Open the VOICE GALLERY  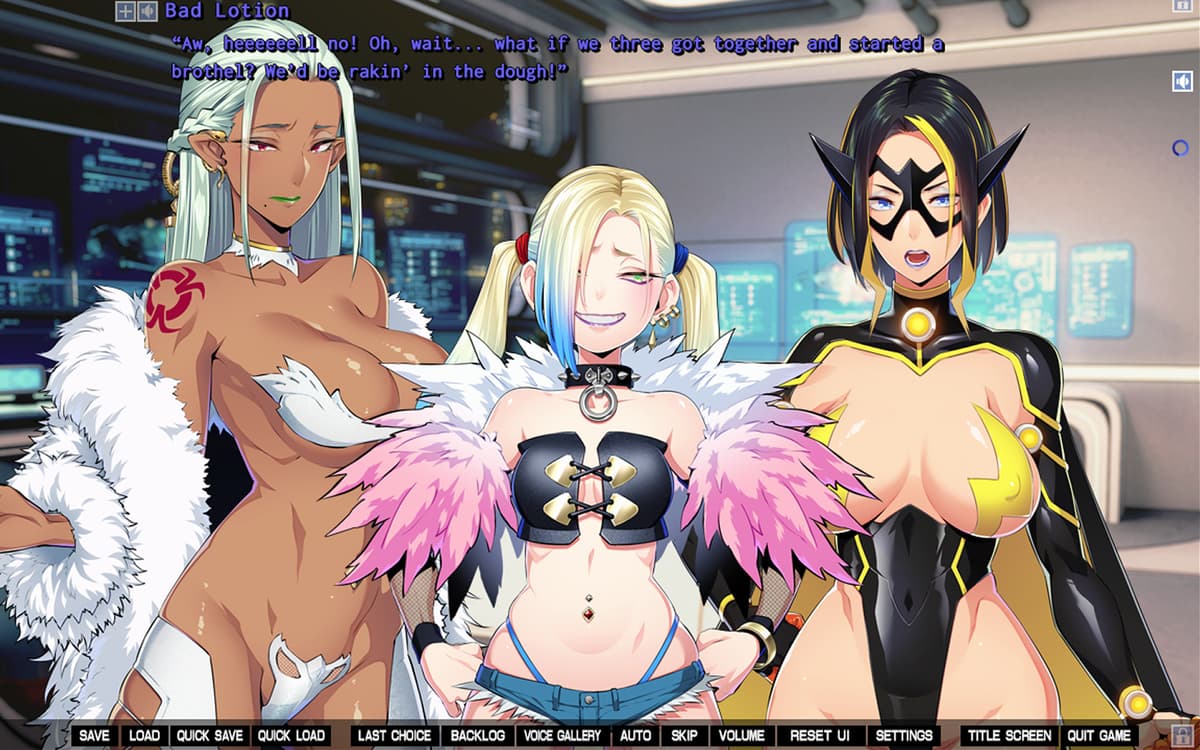point(563,736)
